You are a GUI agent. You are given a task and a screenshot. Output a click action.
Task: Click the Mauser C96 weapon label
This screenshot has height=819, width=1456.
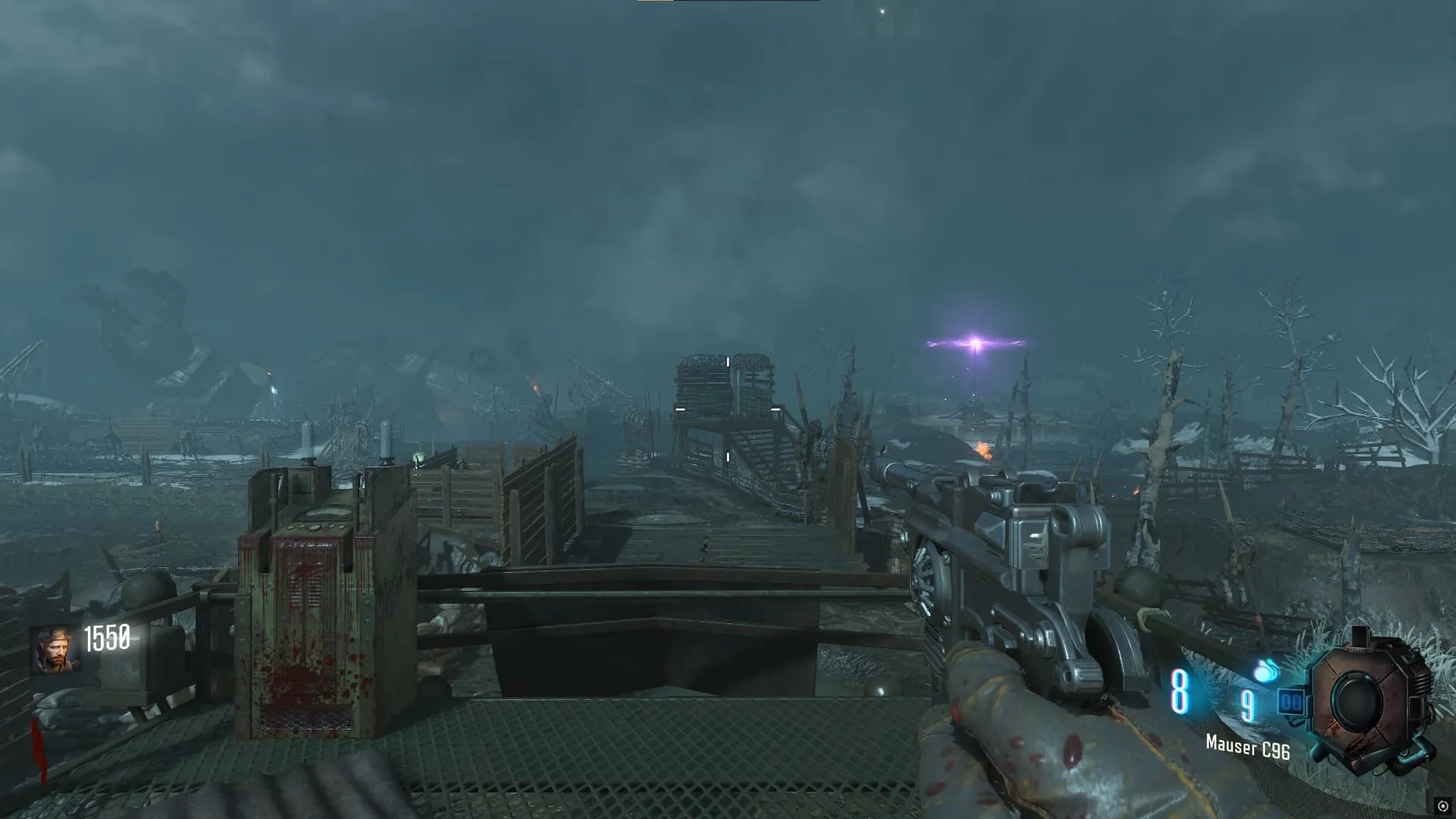(x=1247, y=748)
